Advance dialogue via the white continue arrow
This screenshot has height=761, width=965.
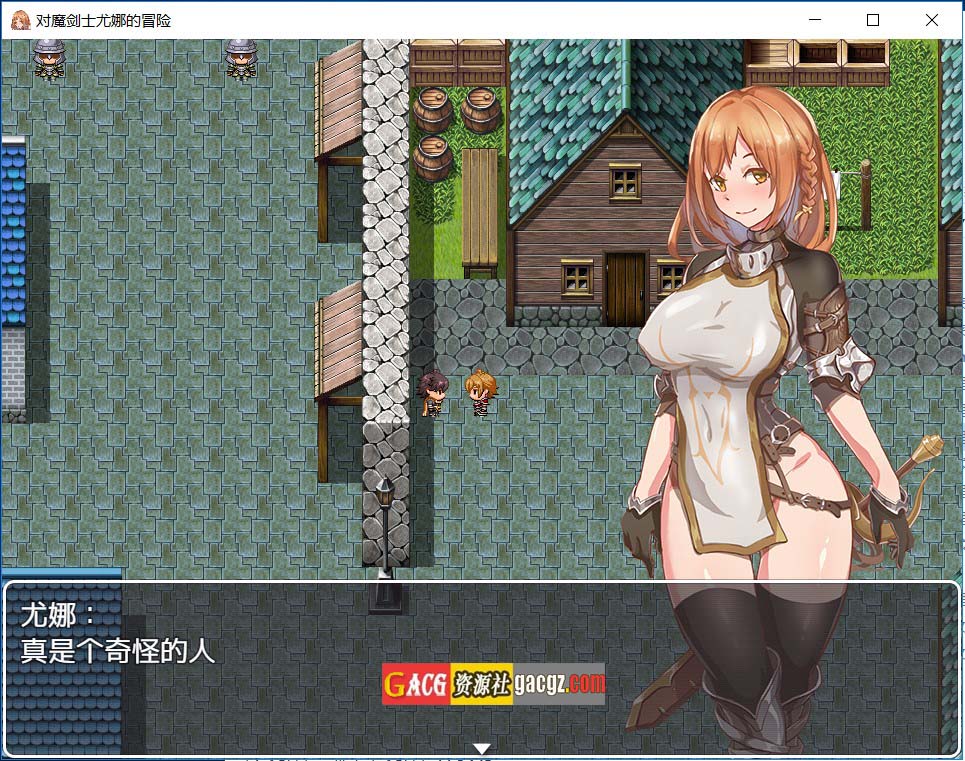coord(482,748)
